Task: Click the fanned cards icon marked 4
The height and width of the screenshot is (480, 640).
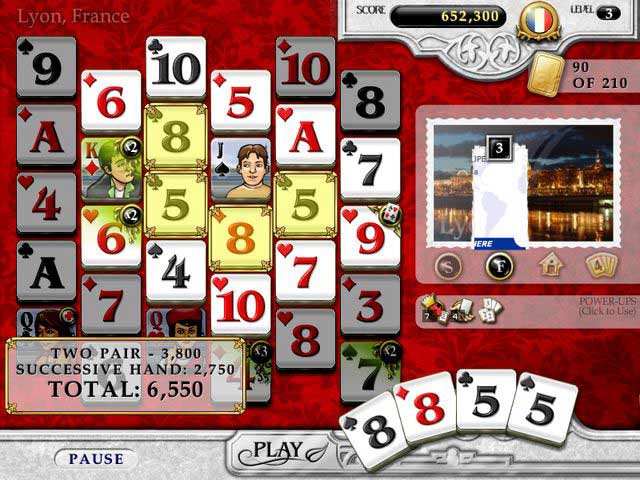Action: coord(600,265)
